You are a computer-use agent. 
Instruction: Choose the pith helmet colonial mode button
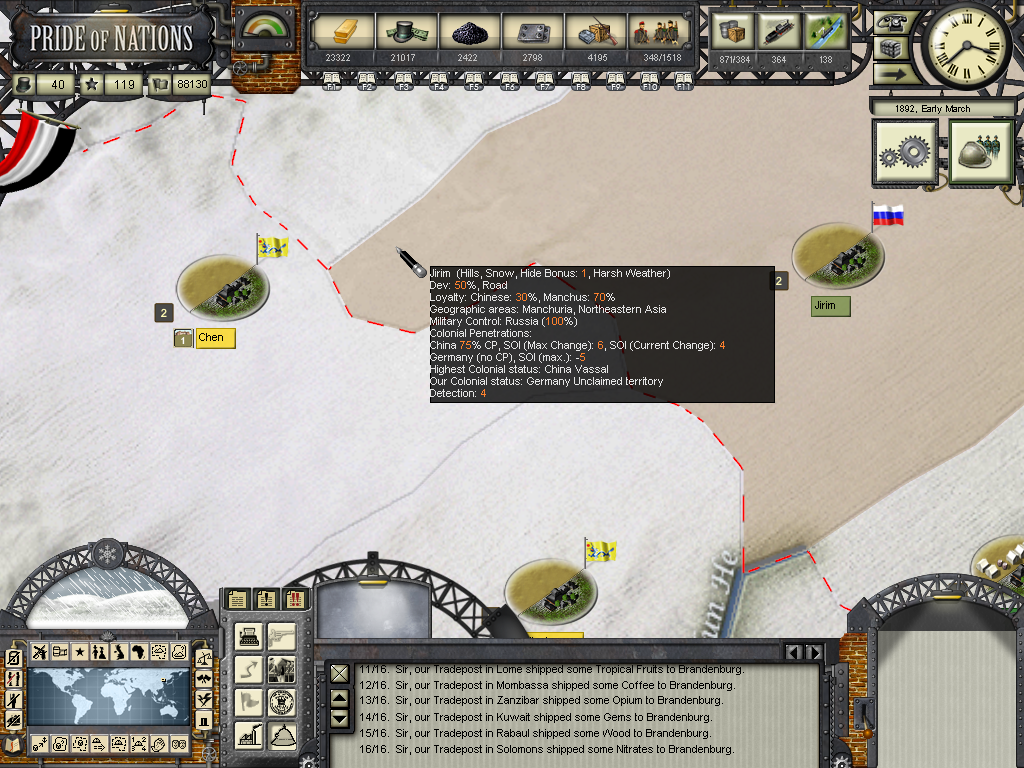tap(283, 735)
